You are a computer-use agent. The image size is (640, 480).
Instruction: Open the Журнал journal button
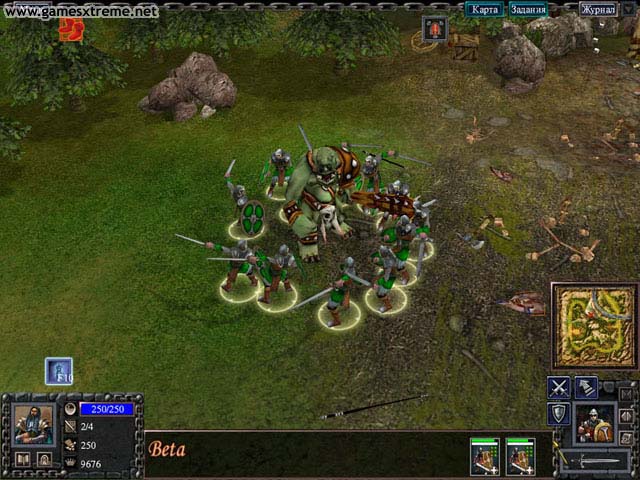pyautogui.click(x=598, y=10)
